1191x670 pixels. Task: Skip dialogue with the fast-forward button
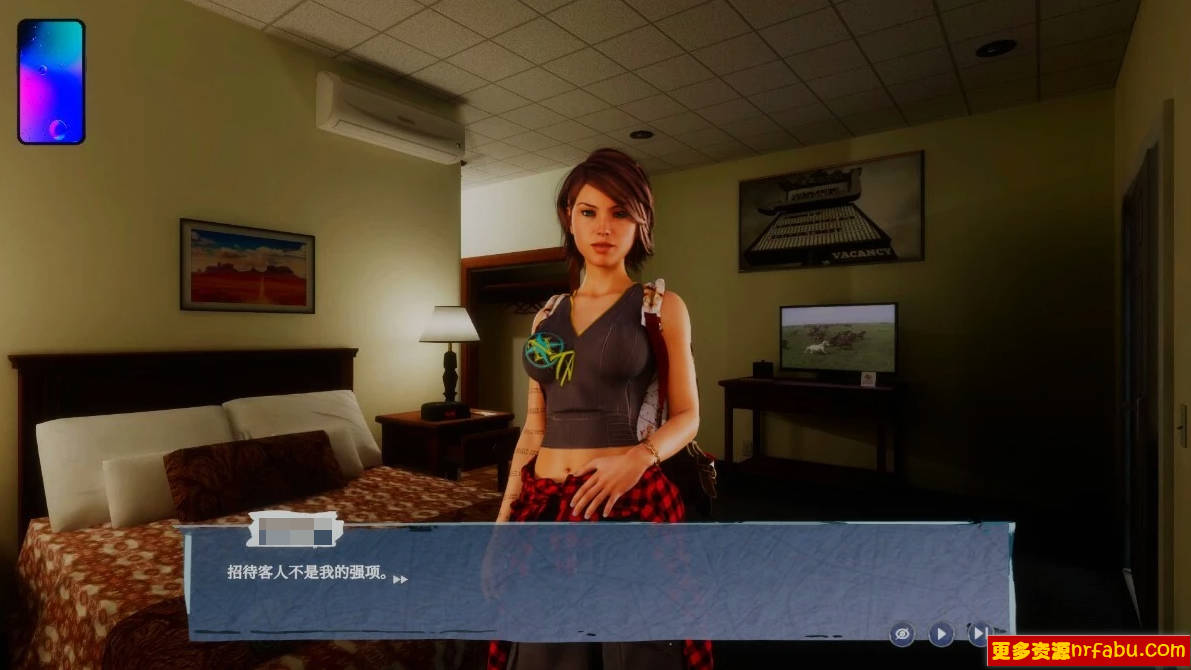[x=977, y=633]
